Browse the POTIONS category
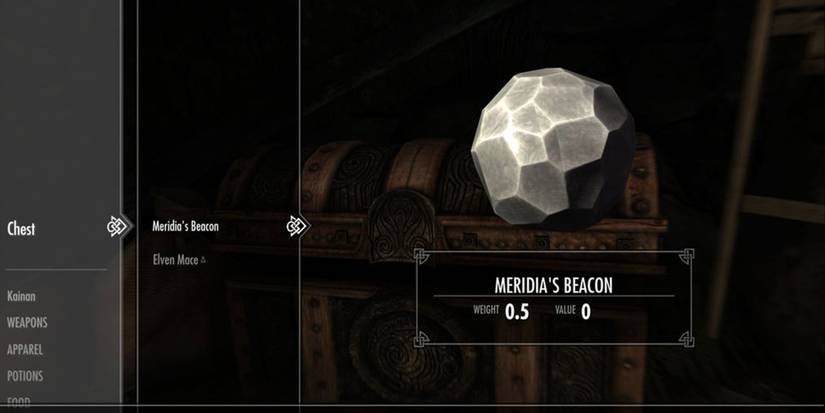The image size is (825, 413). (25, 377)
